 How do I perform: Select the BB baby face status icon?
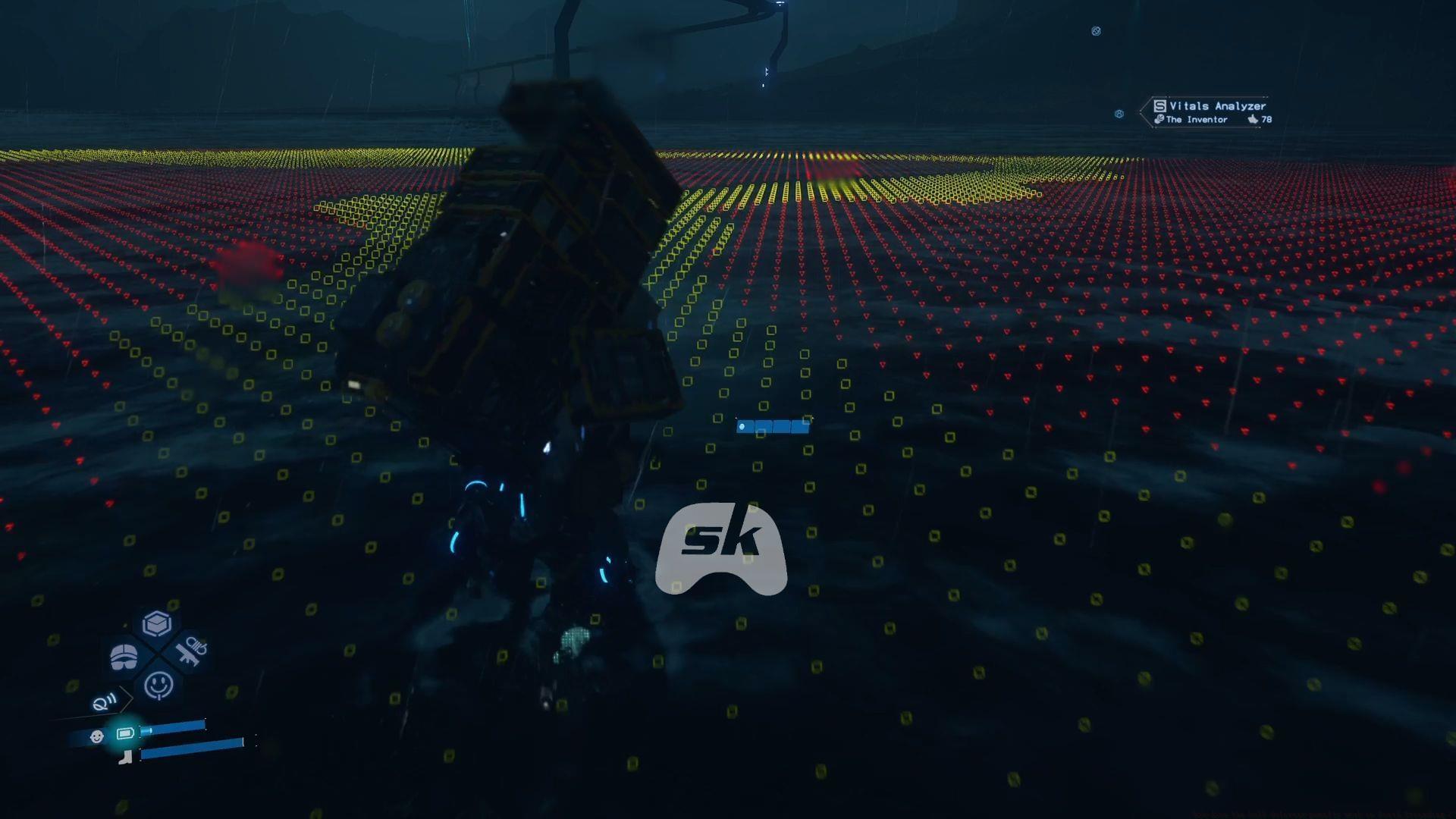[97, 736]
